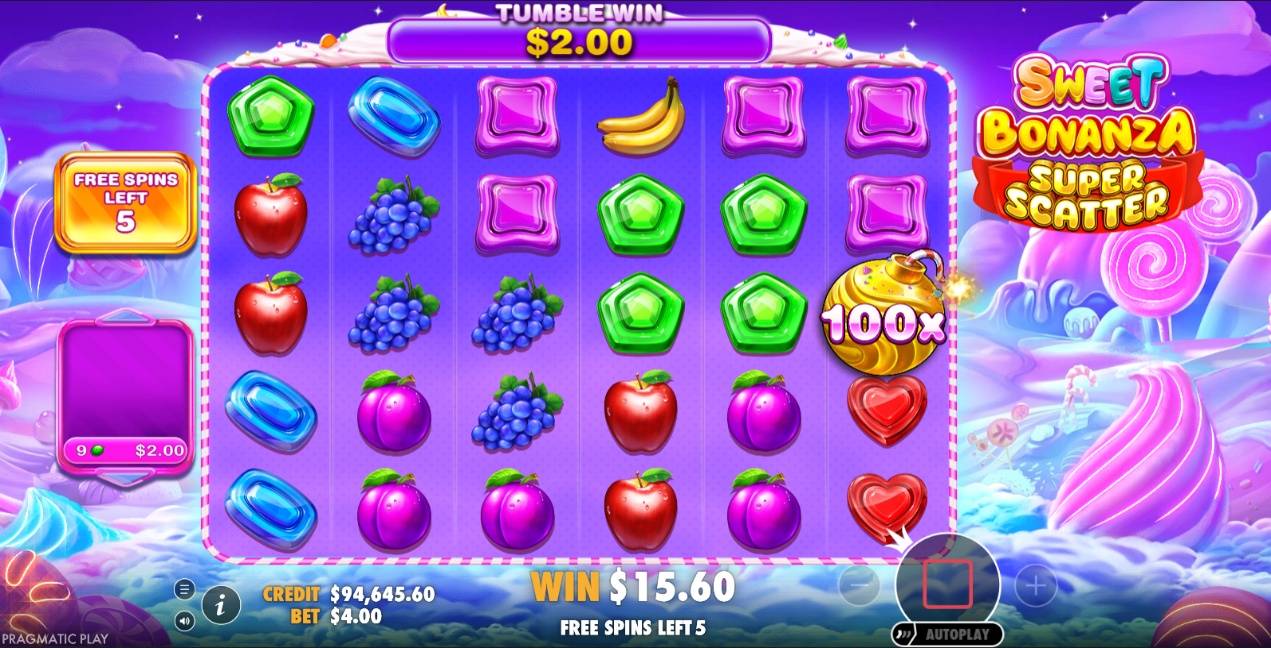Open the hamburger settings menu
This screenshot has width=1271, height=648.
click(x=185, y=589)
